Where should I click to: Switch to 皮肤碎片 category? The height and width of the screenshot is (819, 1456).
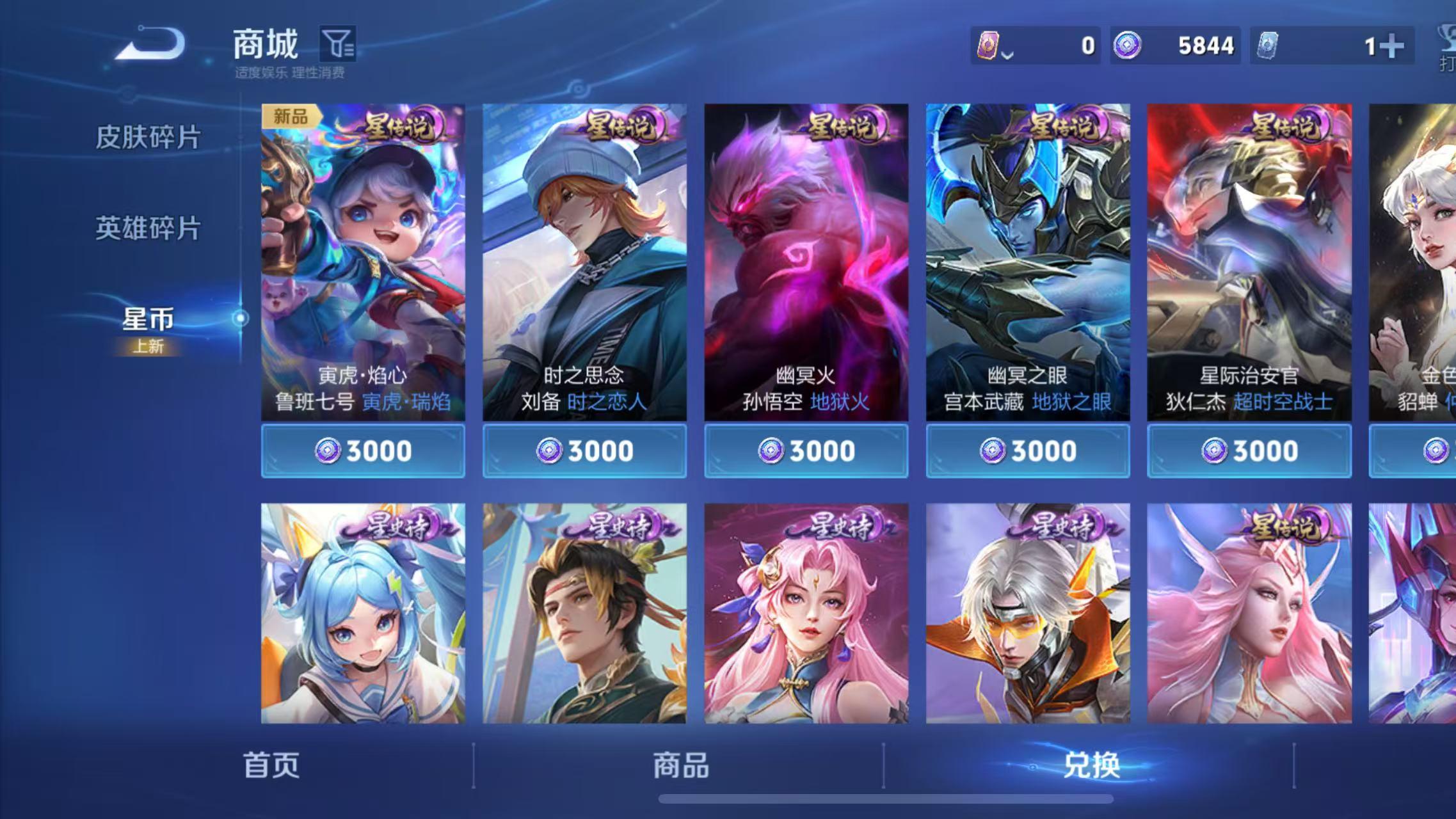coord(148,137)
